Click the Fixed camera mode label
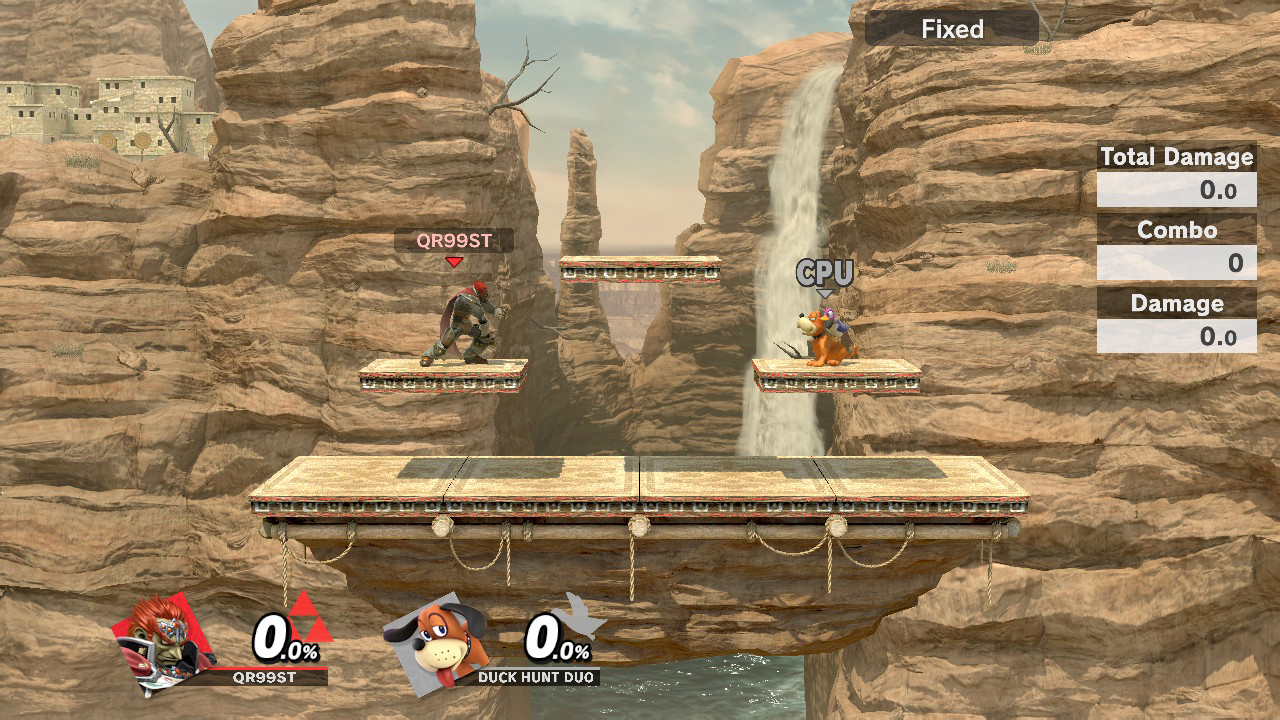The image size is (1280, 720). (x=952, y=29)
